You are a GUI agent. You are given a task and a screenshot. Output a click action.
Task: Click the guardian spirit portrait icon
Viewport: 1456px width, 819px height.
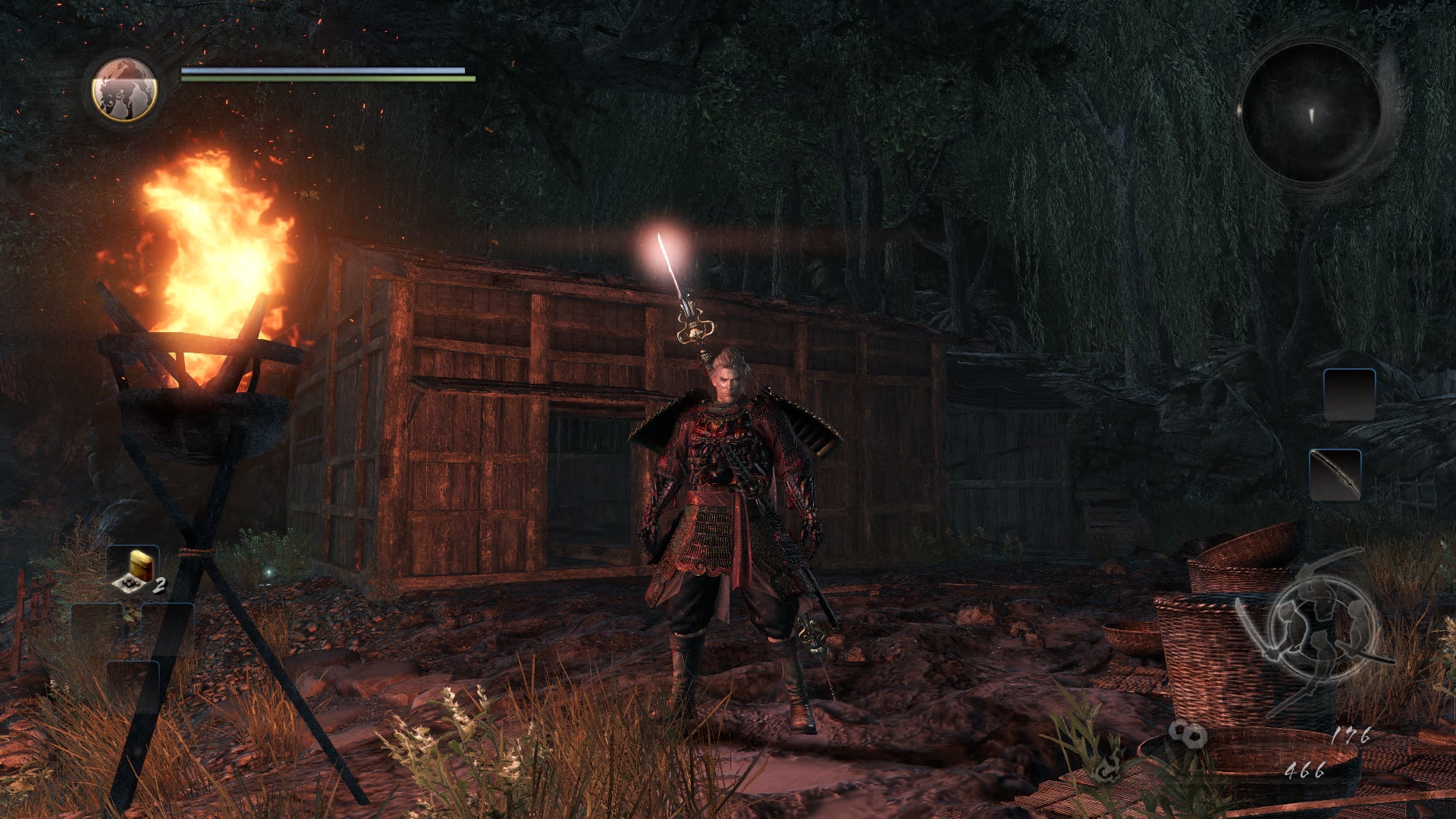coord(124,89)
